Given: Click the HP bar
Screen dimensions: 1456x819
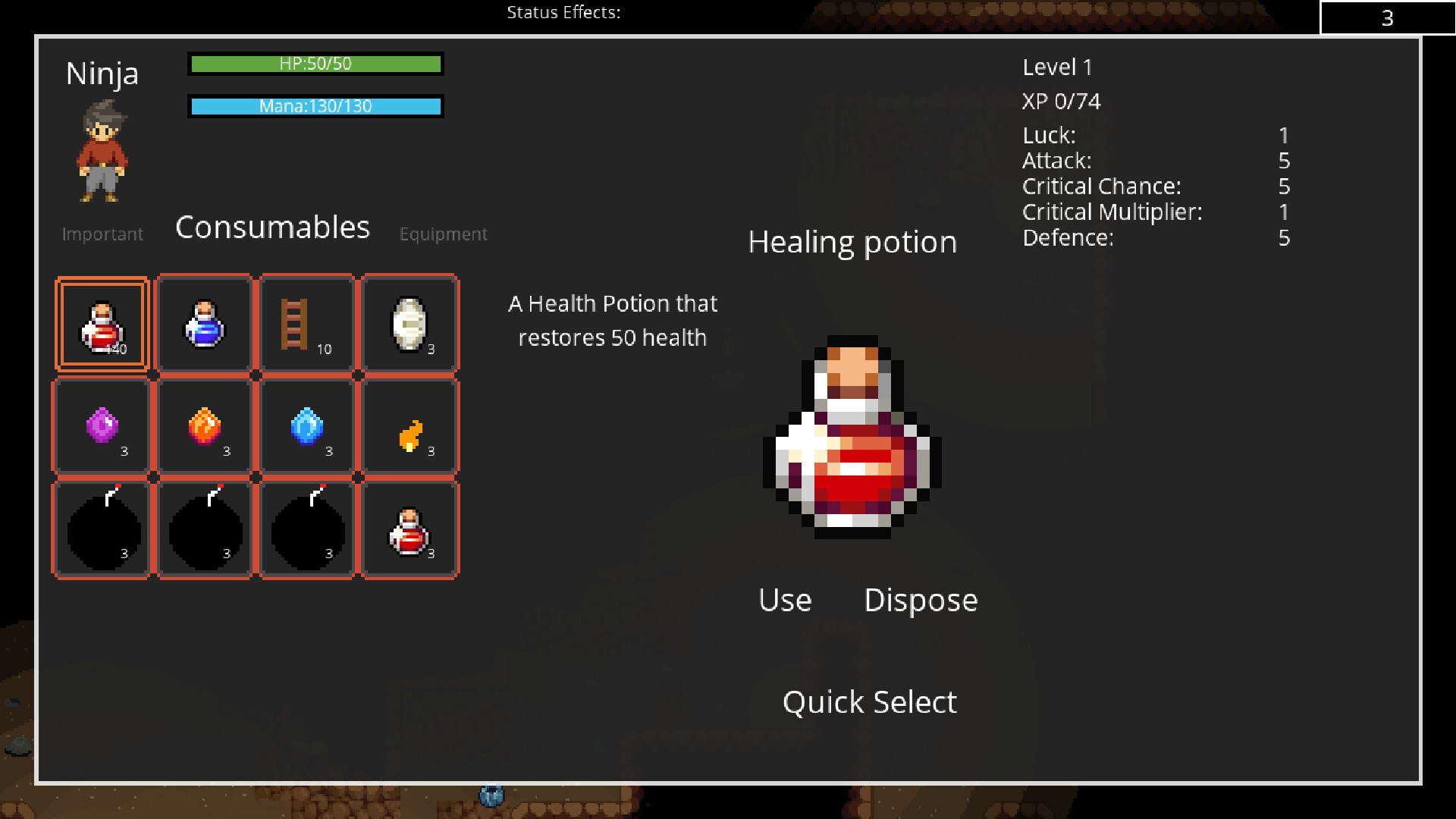Looking at the screenshot, I should click(315, 64).
